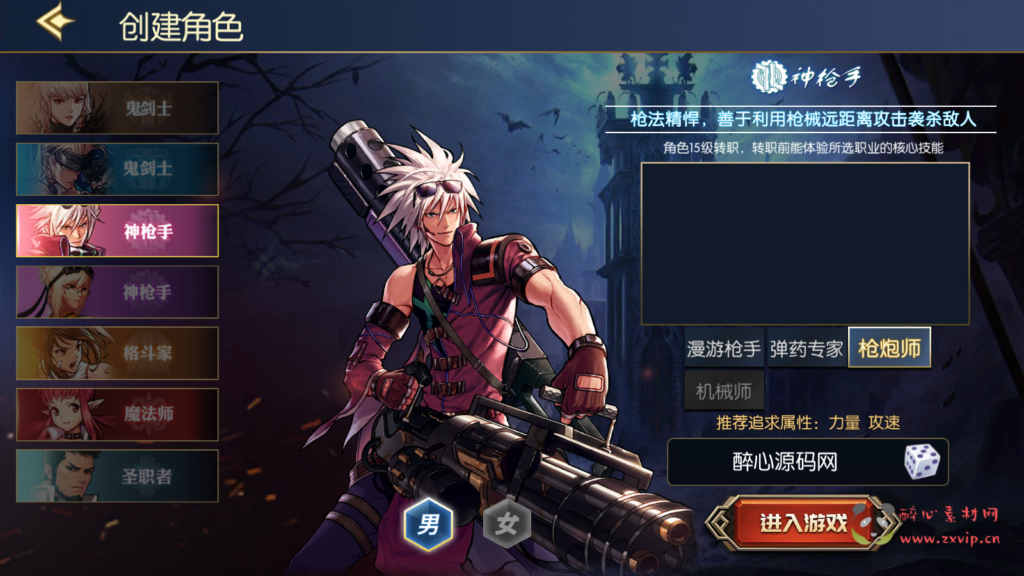This screenshot has height=576, width=1024.
Task: Select the 魔法师 mage class
Action: (117, 414)
